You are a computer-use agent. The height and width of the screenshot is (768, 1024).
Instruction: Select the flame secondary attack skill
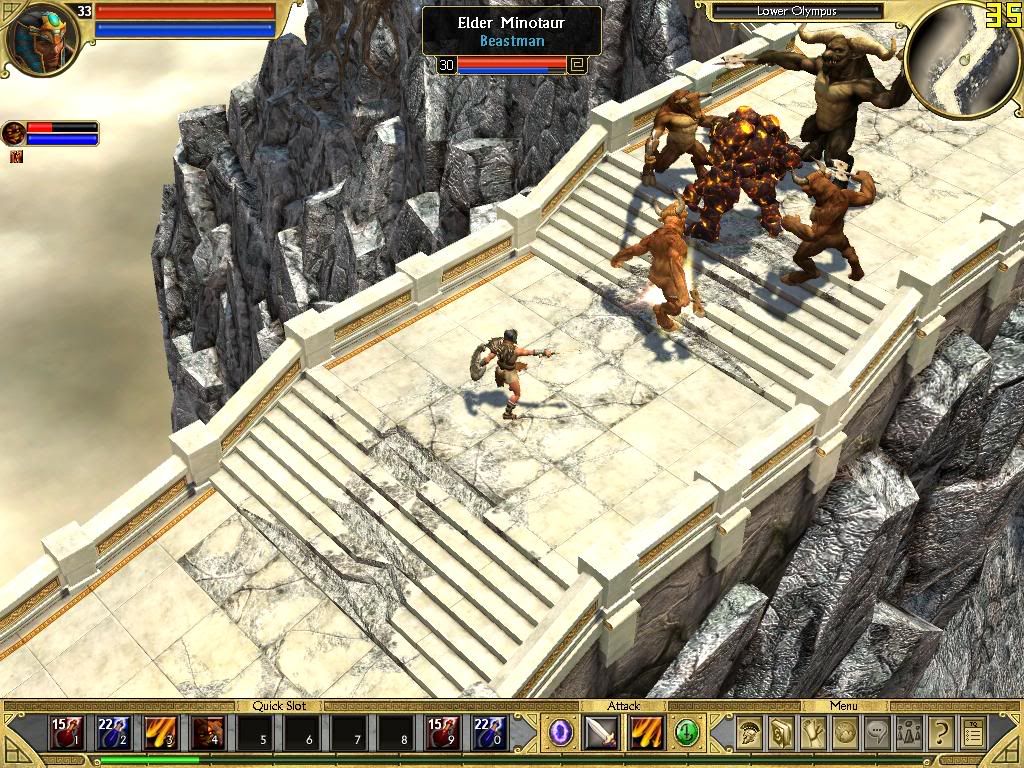click(645, 734)
